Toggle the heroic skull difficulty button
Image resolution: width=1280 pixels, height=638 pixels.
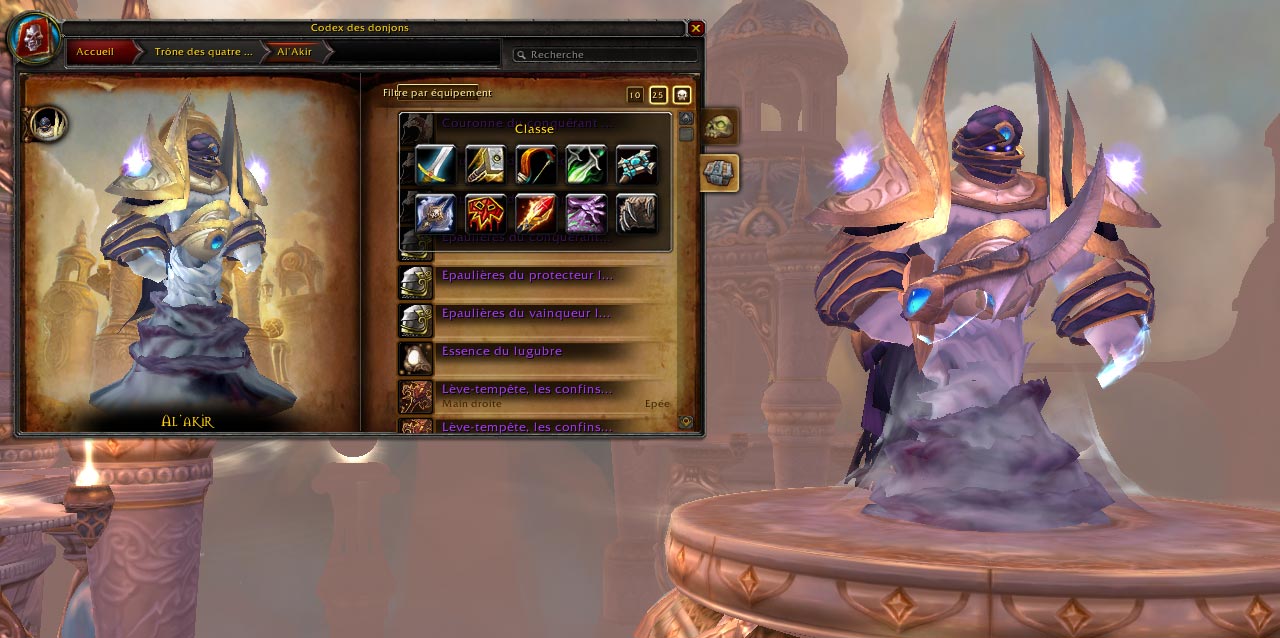(x=682, y=95)
